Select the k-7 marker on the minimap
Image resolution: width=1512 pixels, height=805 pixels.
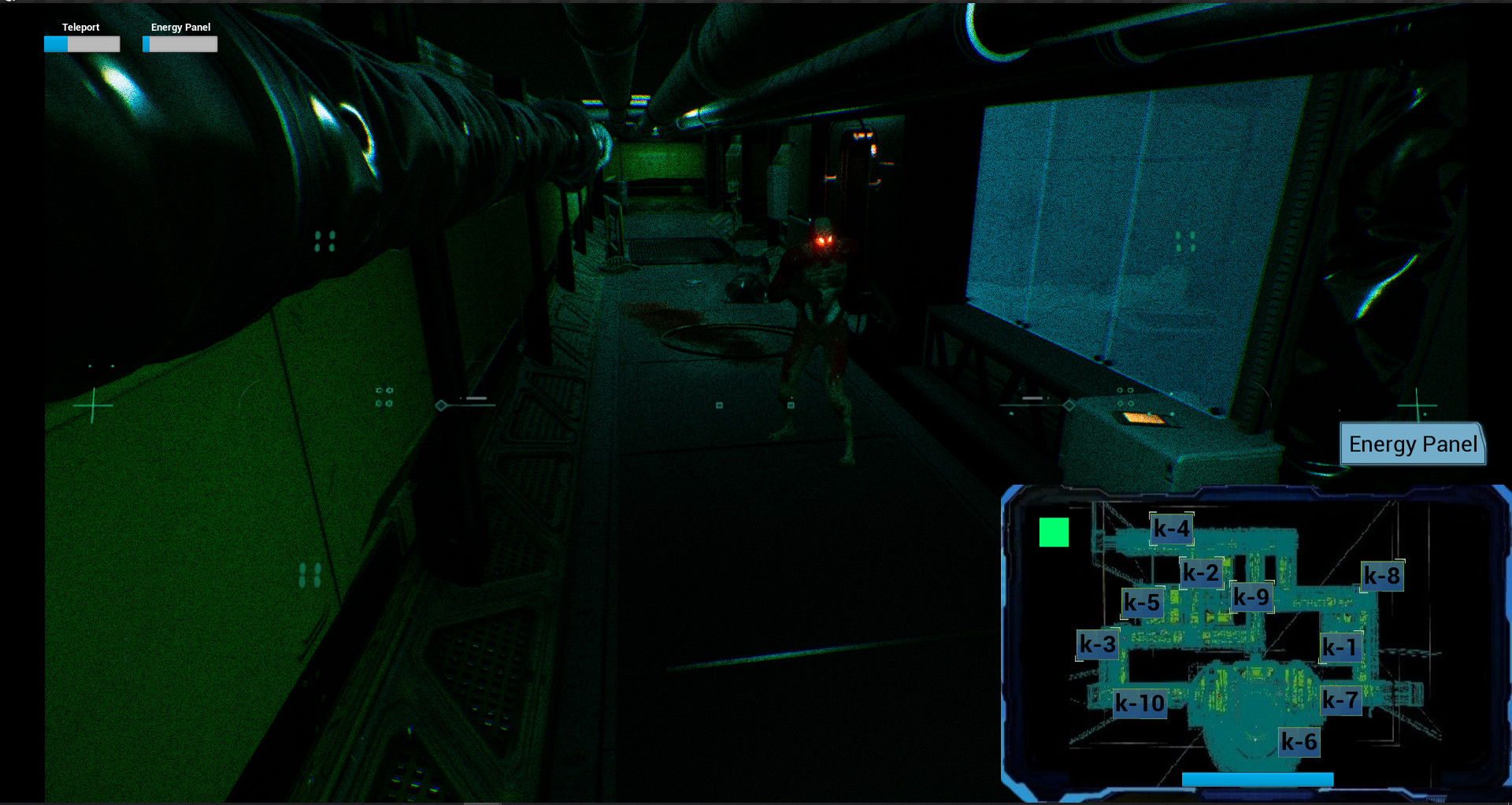[1340, 699]
